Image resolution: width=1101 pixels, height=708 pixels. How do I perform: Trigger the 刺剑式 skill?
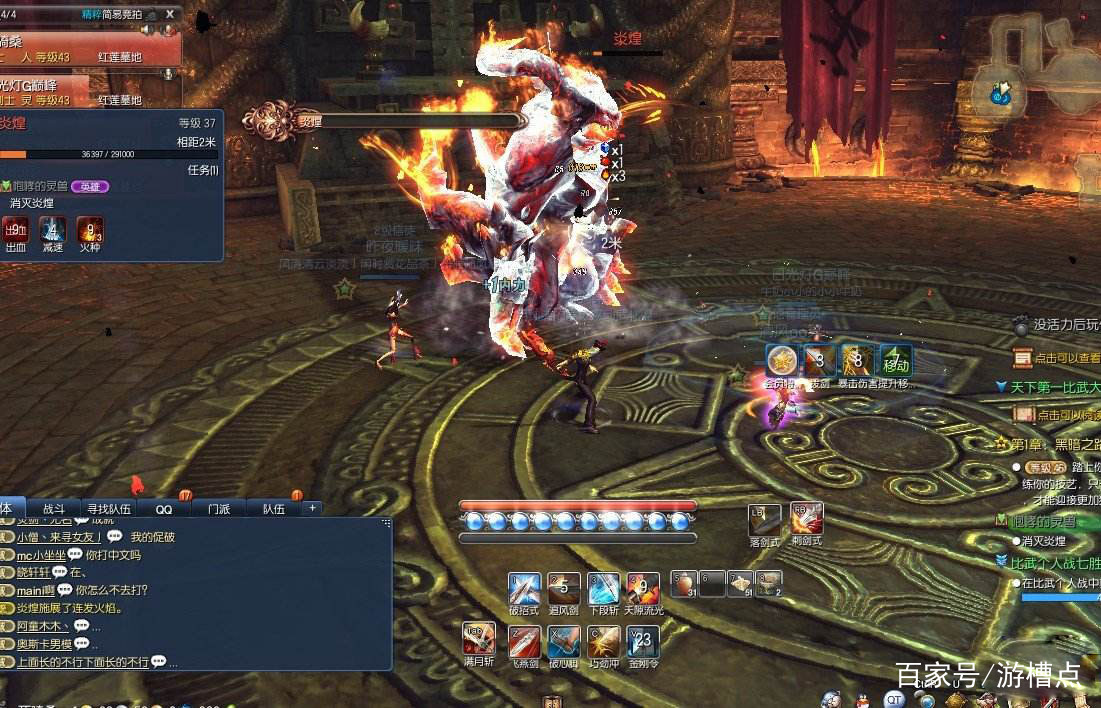coord(806,519)
